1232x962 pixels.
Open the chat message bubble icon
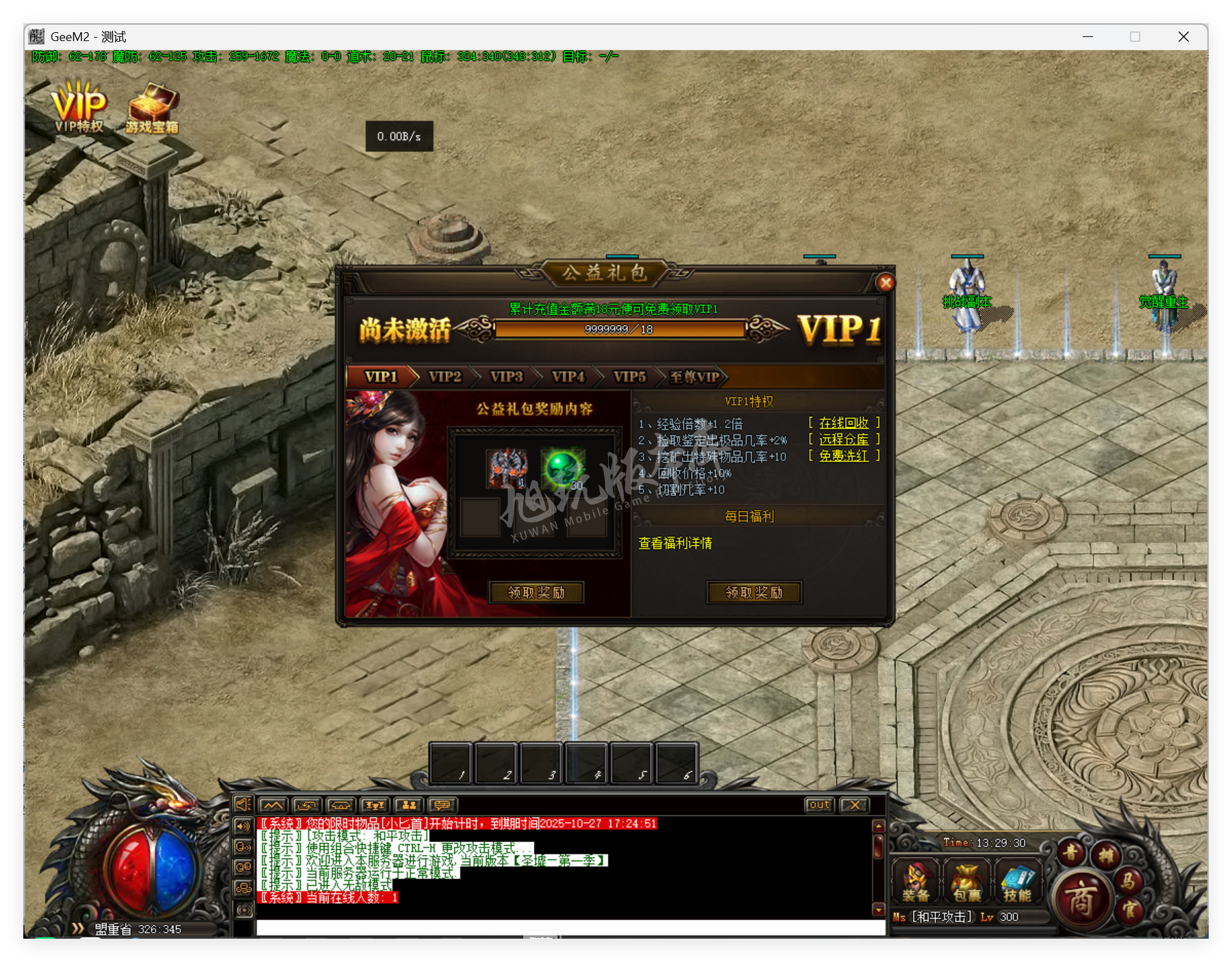(442, 805)
